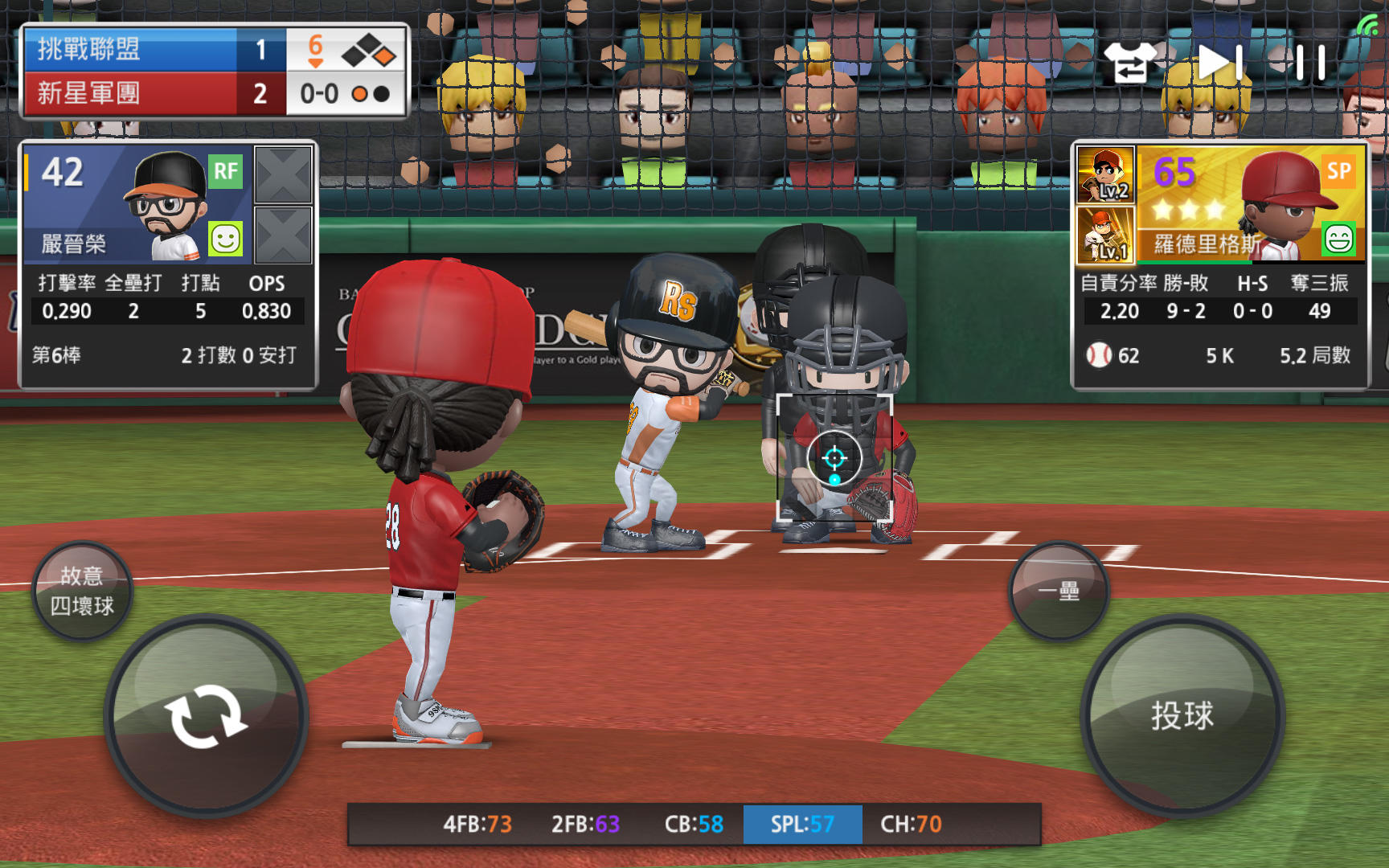
Task: Open batter 嚴晉榮 player card
Action: 138,204
